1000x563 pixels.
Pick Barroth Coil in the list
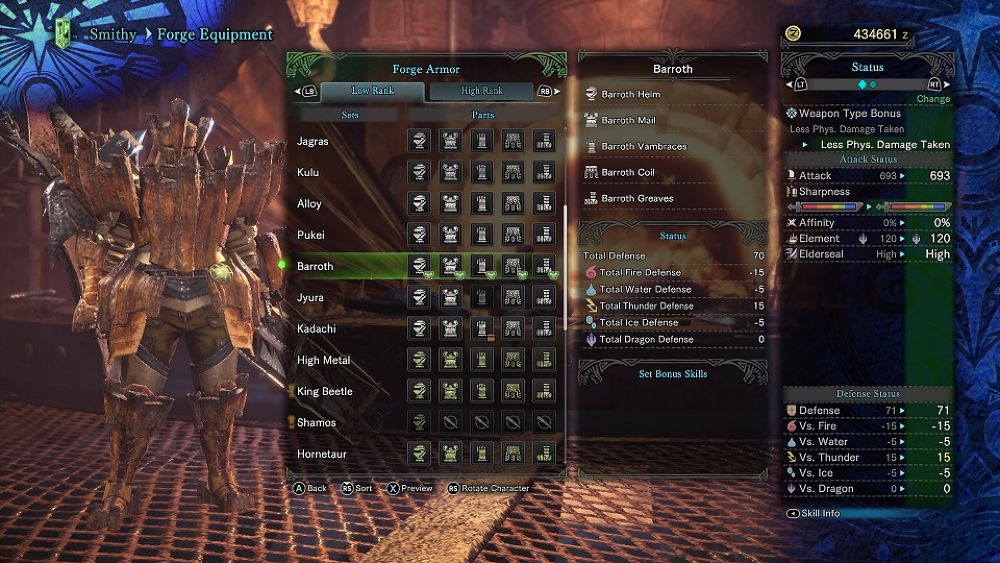628,173
